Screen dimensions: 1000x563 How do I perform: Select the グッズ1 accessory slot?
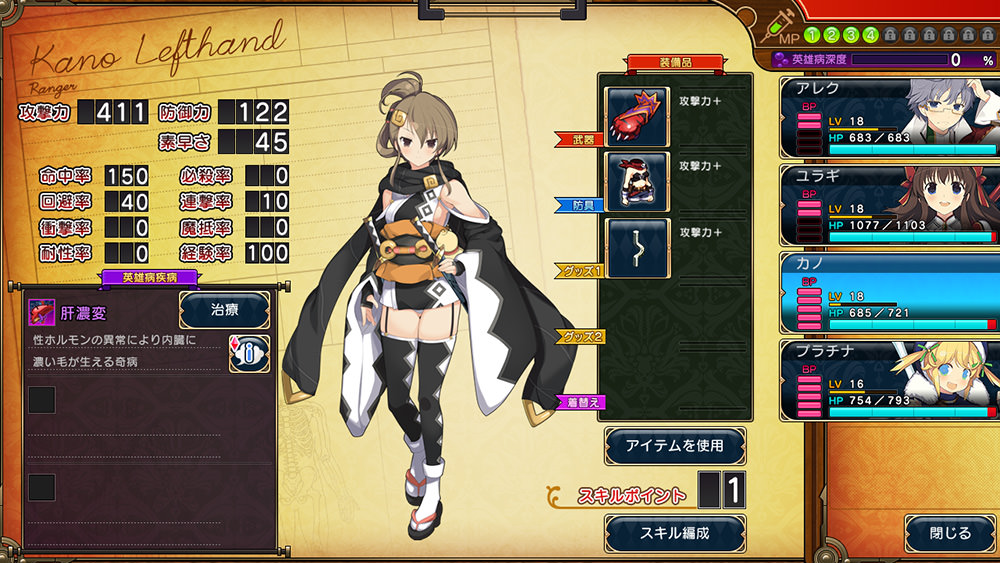[637, 247]
